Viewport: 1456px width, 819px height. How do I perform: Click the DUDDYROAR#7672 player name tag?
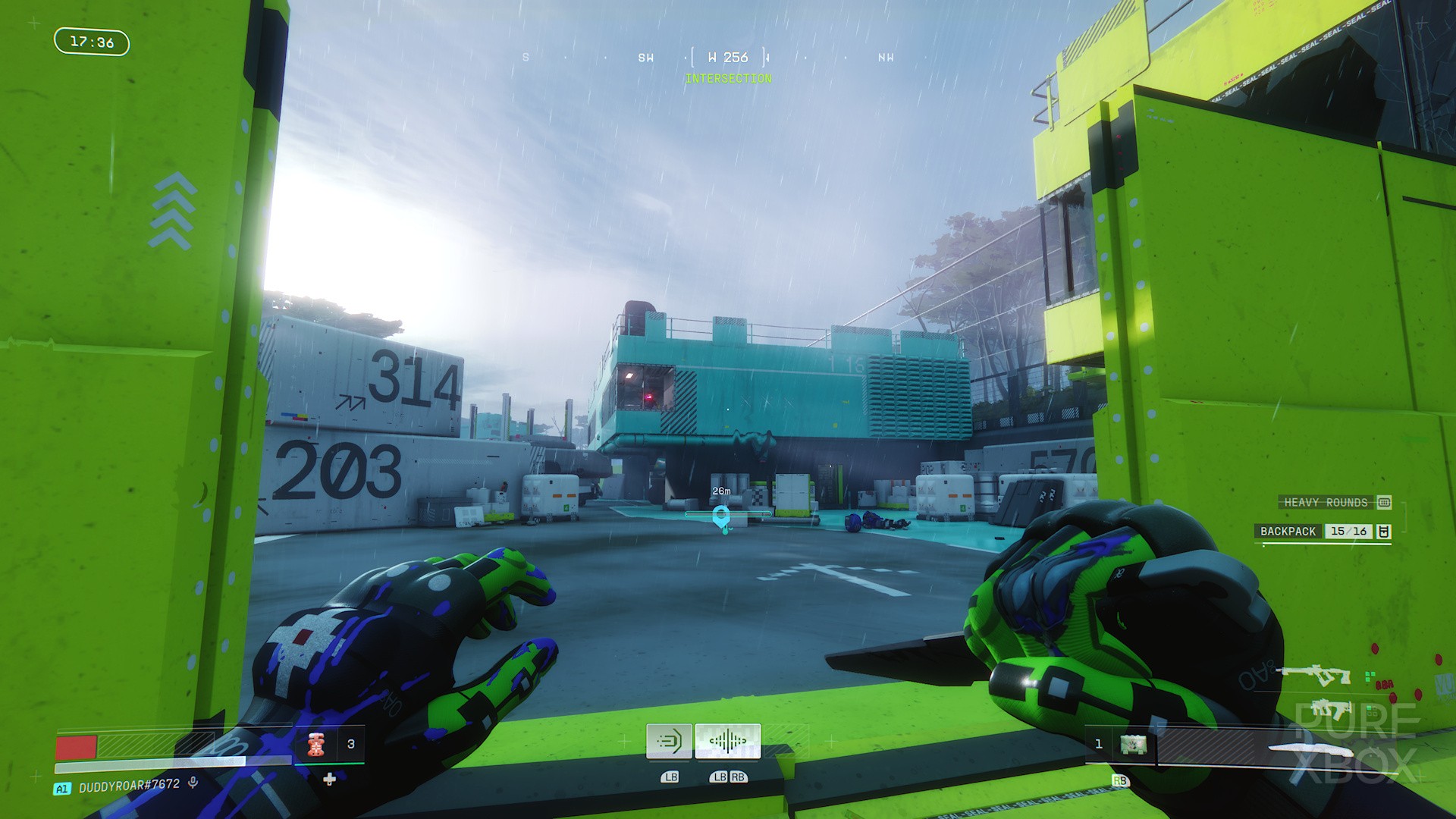tap(129, 786)
